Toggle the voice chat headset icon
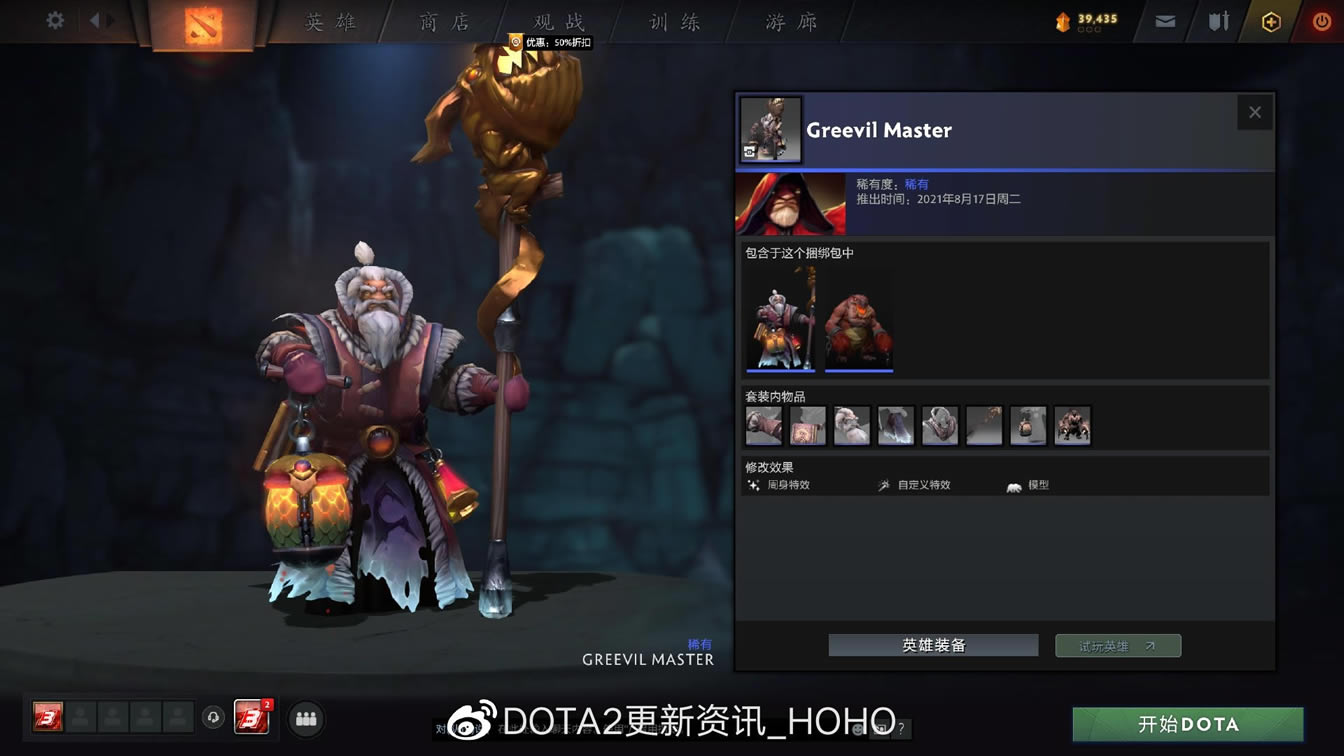The image size is (1344, 756). [213, 718]
